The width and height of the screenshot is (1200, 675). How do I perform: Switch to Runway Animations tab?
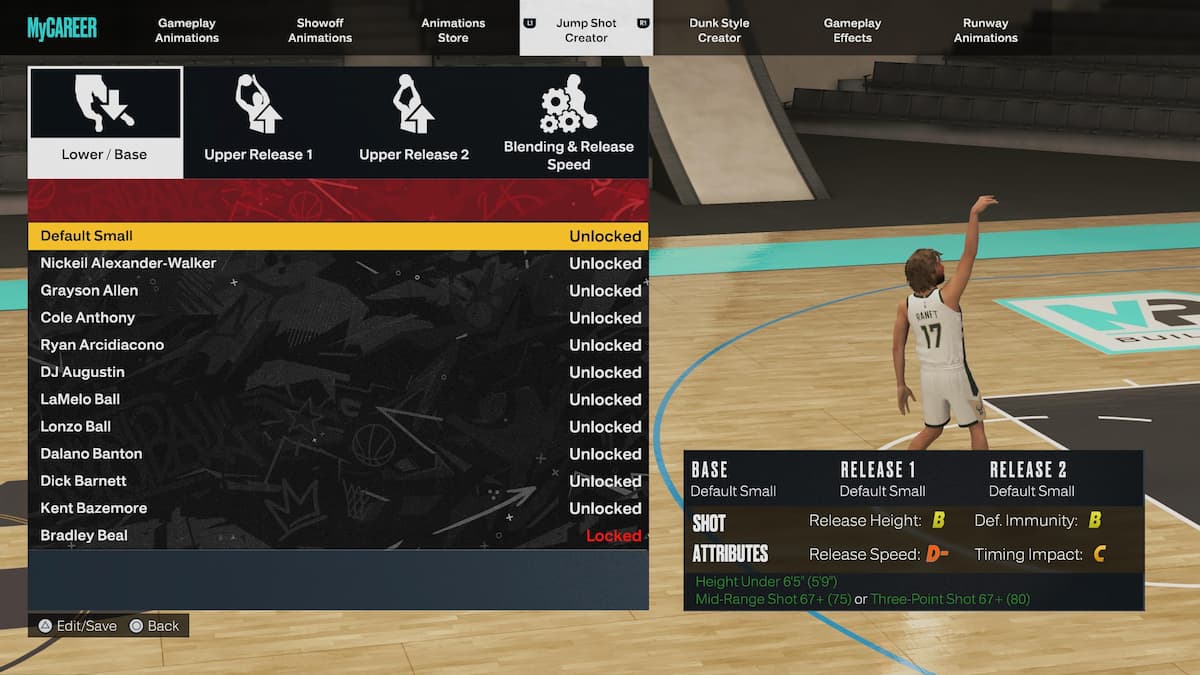click(985, 30)
